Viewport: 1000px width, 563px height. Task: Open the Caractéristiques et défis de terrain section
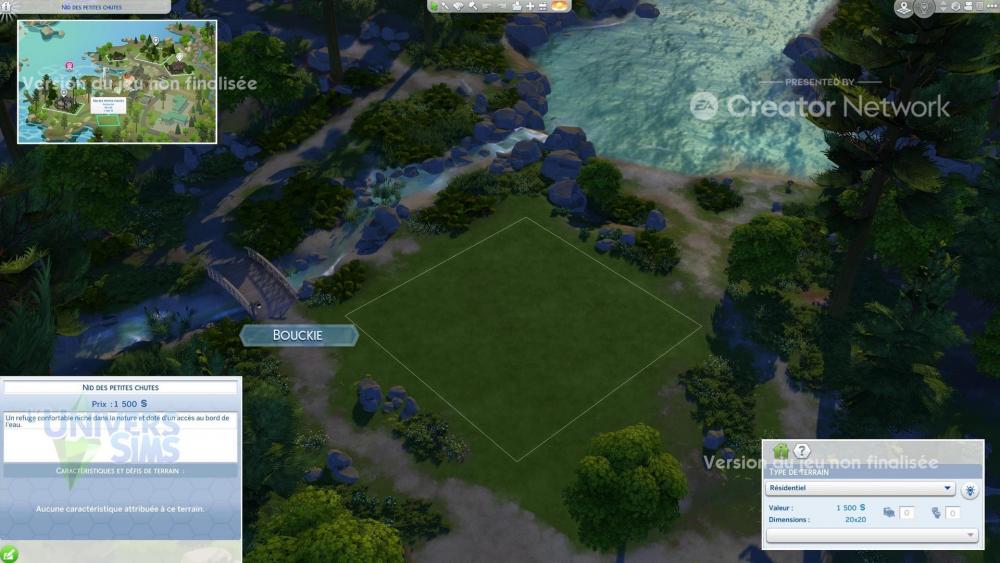pyautogui.click(x=120, y=470)
